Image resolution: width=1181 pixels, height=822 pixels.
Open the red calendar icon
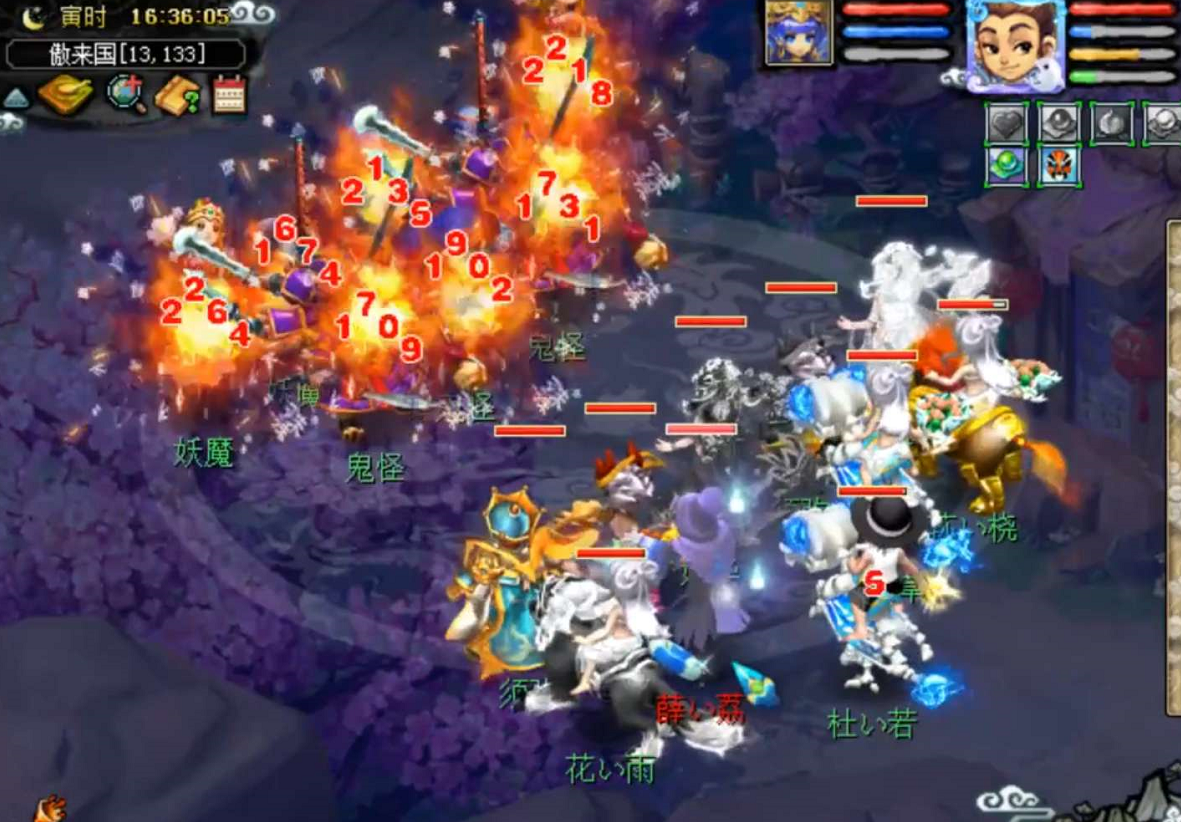[x=229, y=96]
